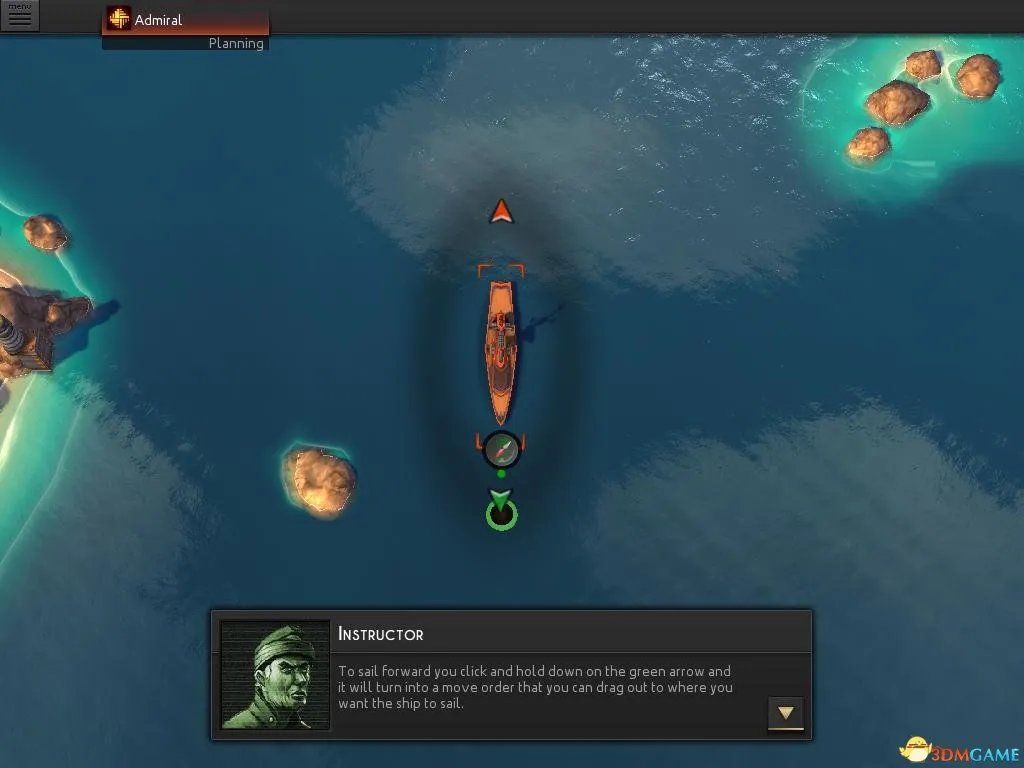Select the compass icon at the ship's stern
Viewport: 1024px width, 768px height.
click(x=501, y=450)
